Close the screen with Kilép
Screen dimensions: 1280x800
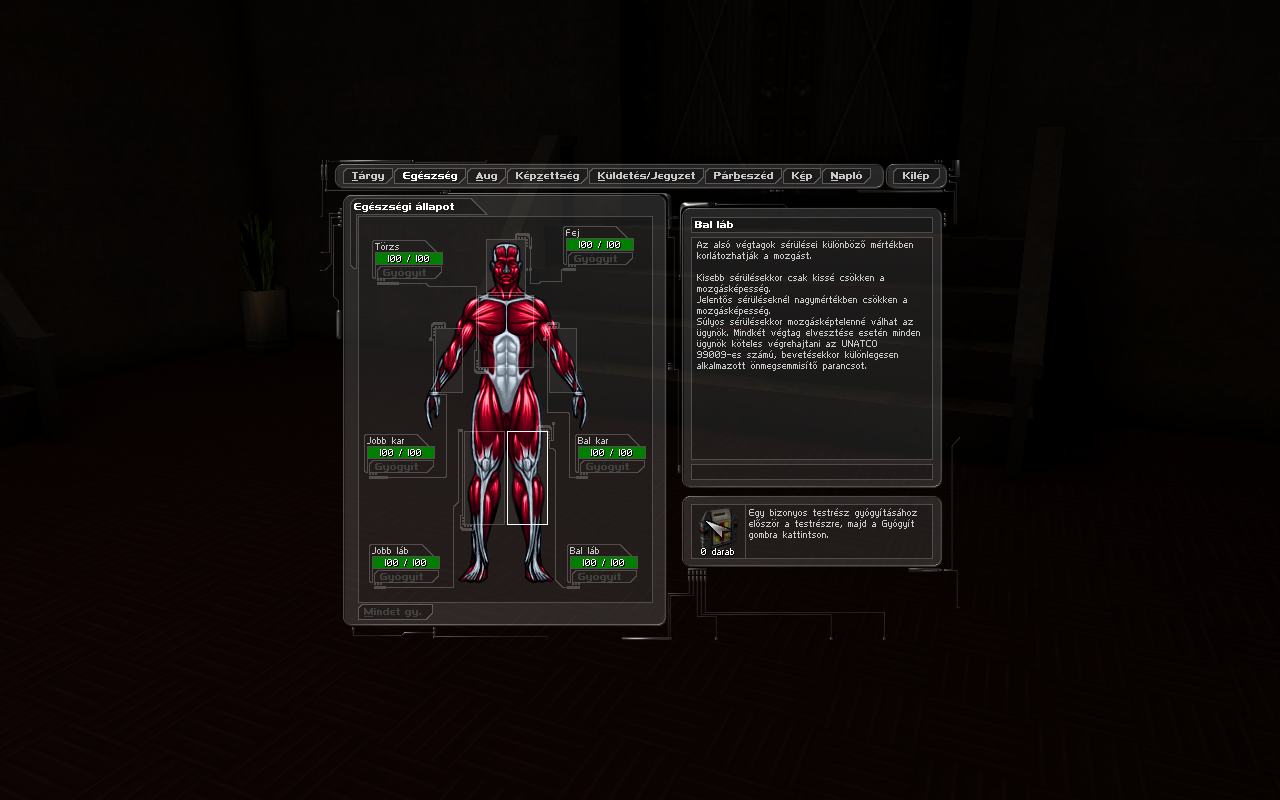915,176
